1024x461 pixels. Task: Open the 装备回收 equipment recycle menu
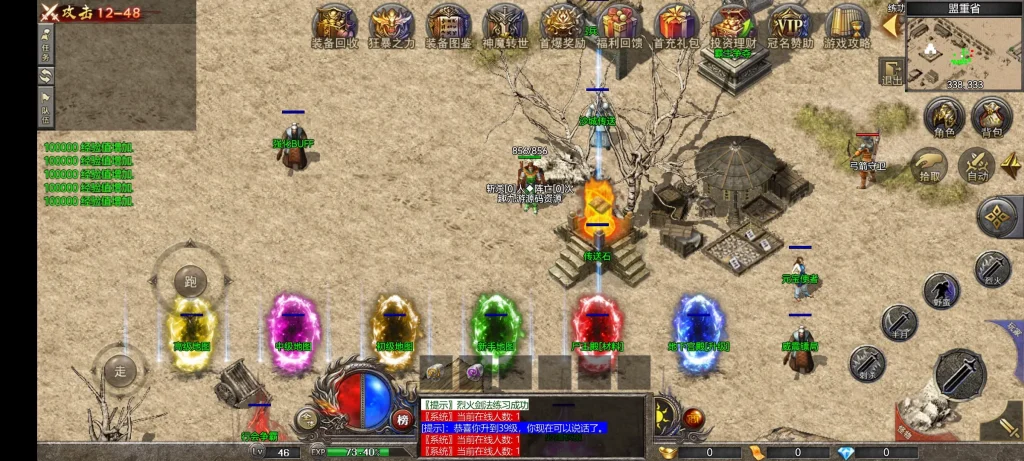[335, 25]
